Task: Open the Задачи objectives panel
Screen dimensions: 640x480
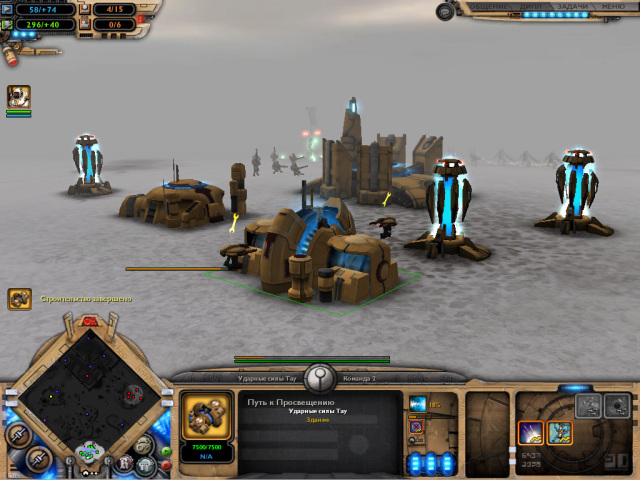Action: click(572, 6)
